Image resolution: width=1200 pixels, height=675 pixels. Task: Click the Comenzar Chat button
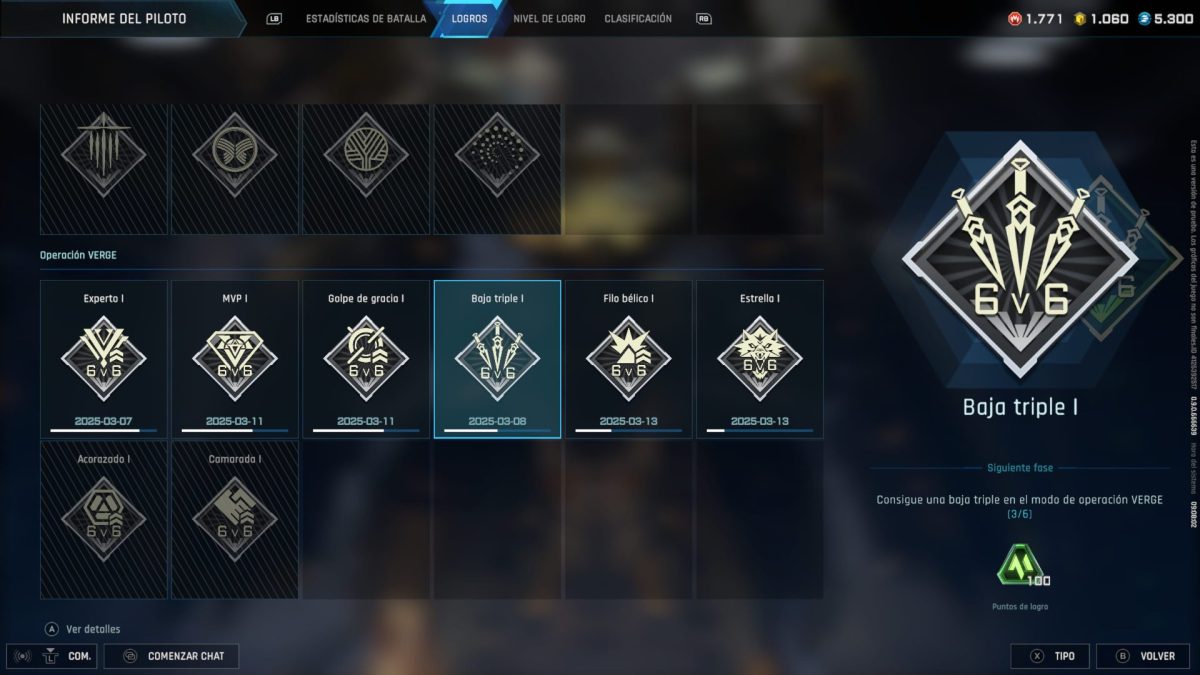[178, 656]
